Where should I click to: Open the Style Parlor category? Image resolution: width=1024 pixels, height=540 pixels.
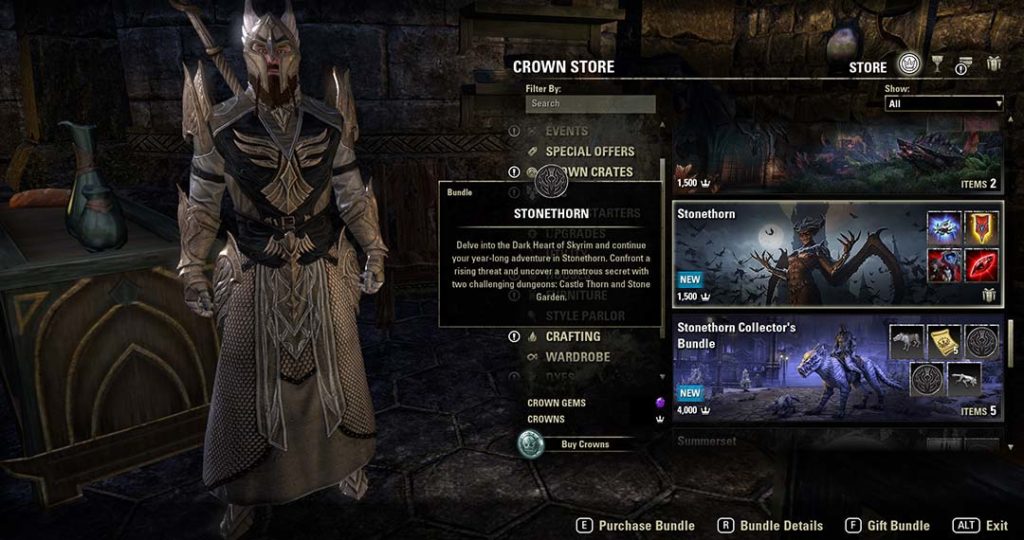click(584, 316)
